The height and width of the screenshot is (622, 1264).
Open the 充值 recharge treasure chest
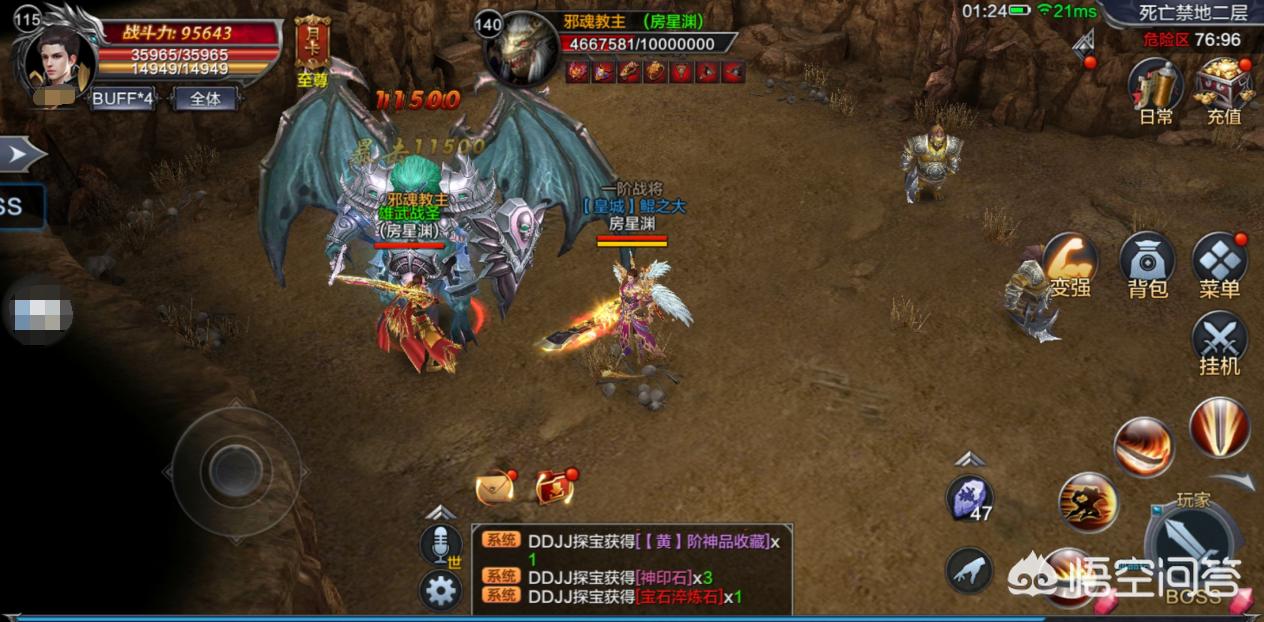1223,88
